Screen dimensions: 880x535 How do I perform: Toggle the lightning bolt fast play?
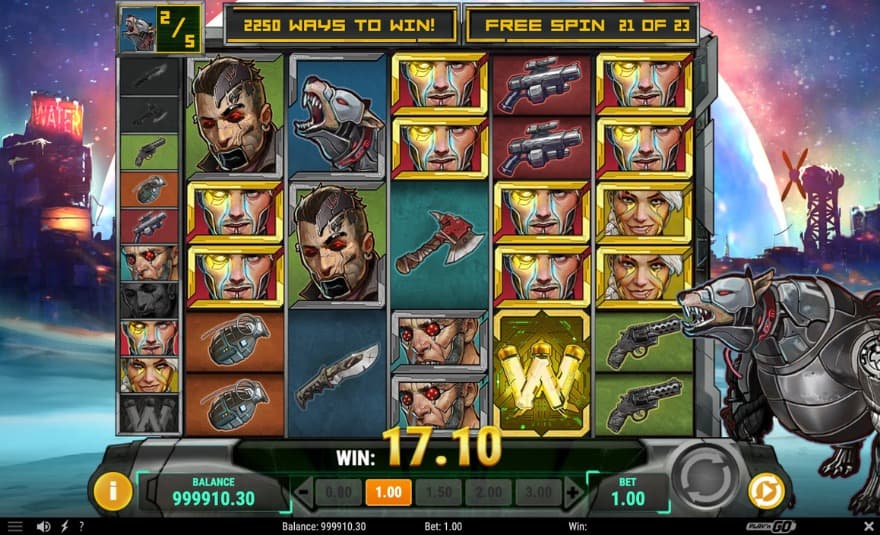click(65, 526)
